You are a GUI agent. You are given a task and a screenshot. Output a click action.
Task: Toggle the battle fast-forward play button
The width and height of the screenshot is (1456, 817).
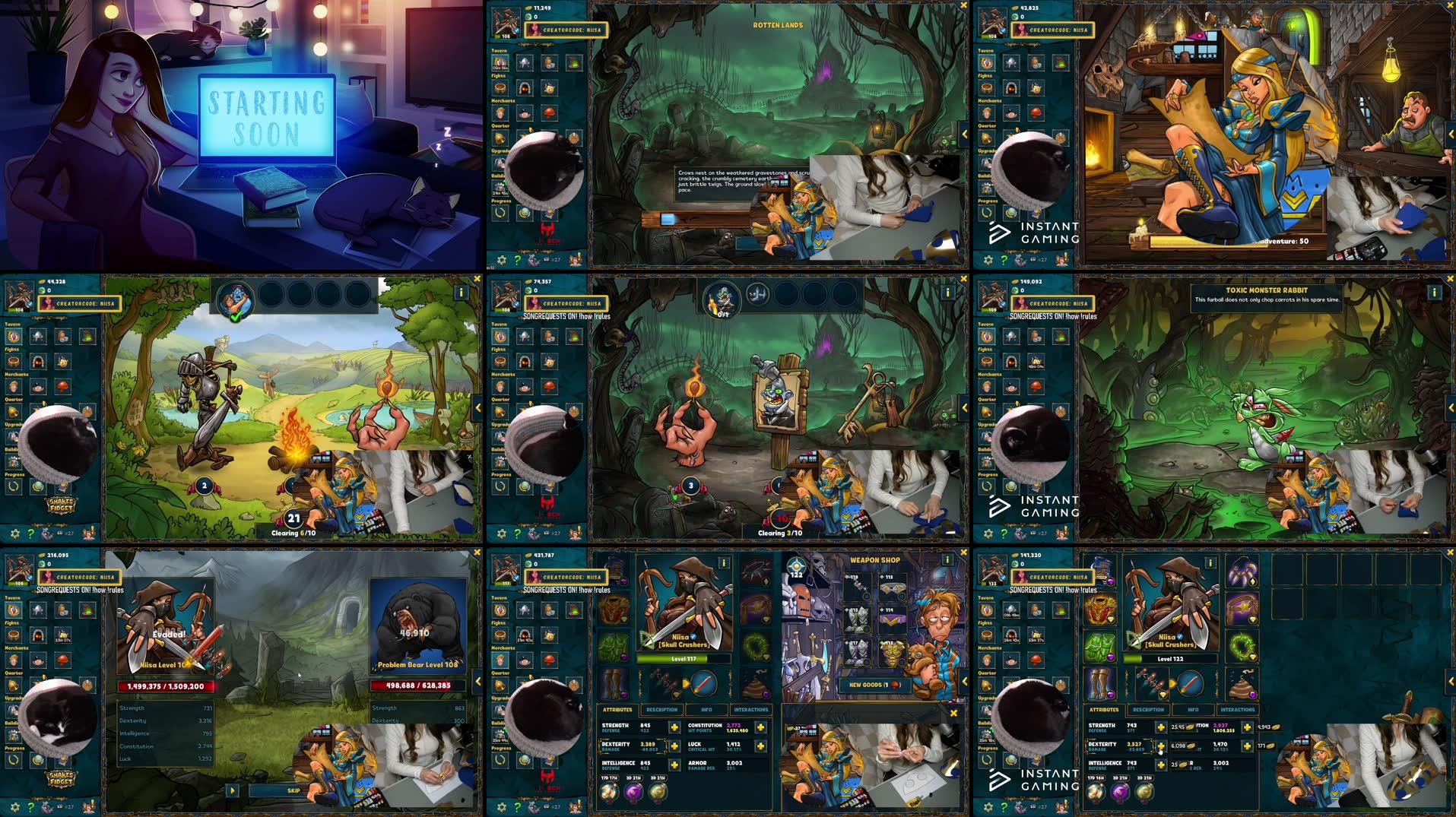tap(233, 790)
